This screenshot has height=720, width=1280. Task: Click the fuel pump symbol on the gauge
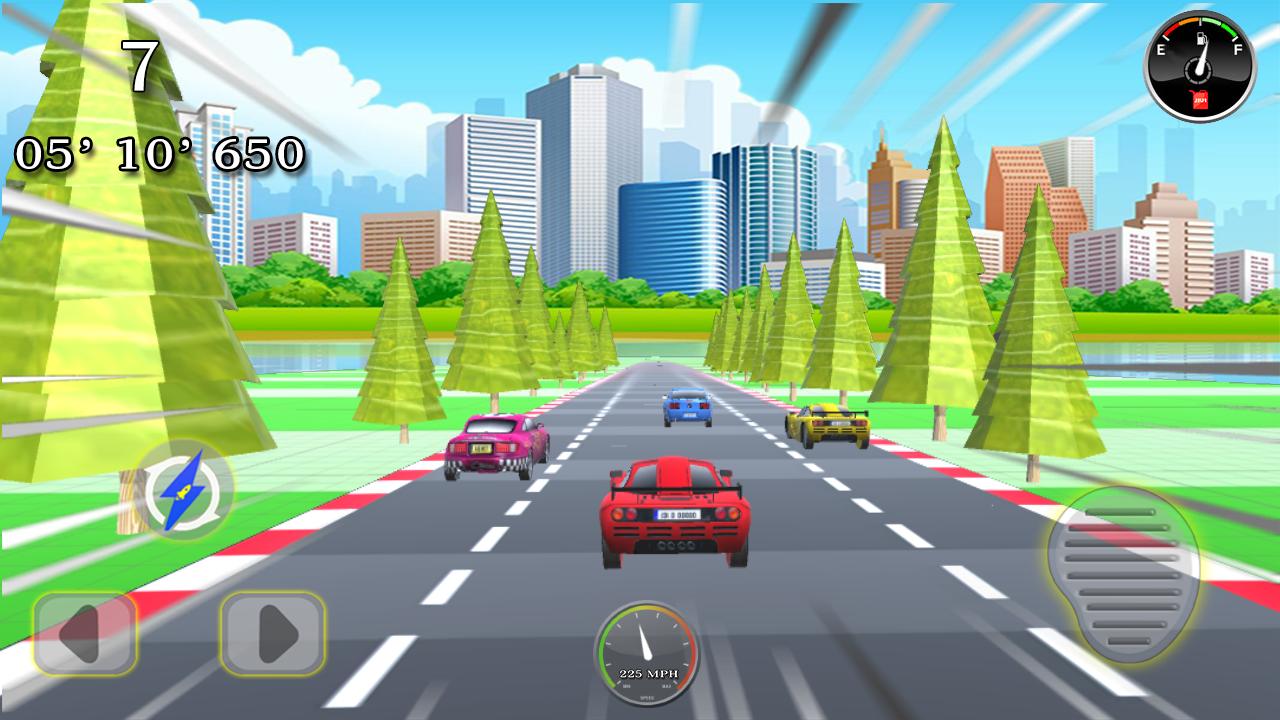(x=1202, y=39)
